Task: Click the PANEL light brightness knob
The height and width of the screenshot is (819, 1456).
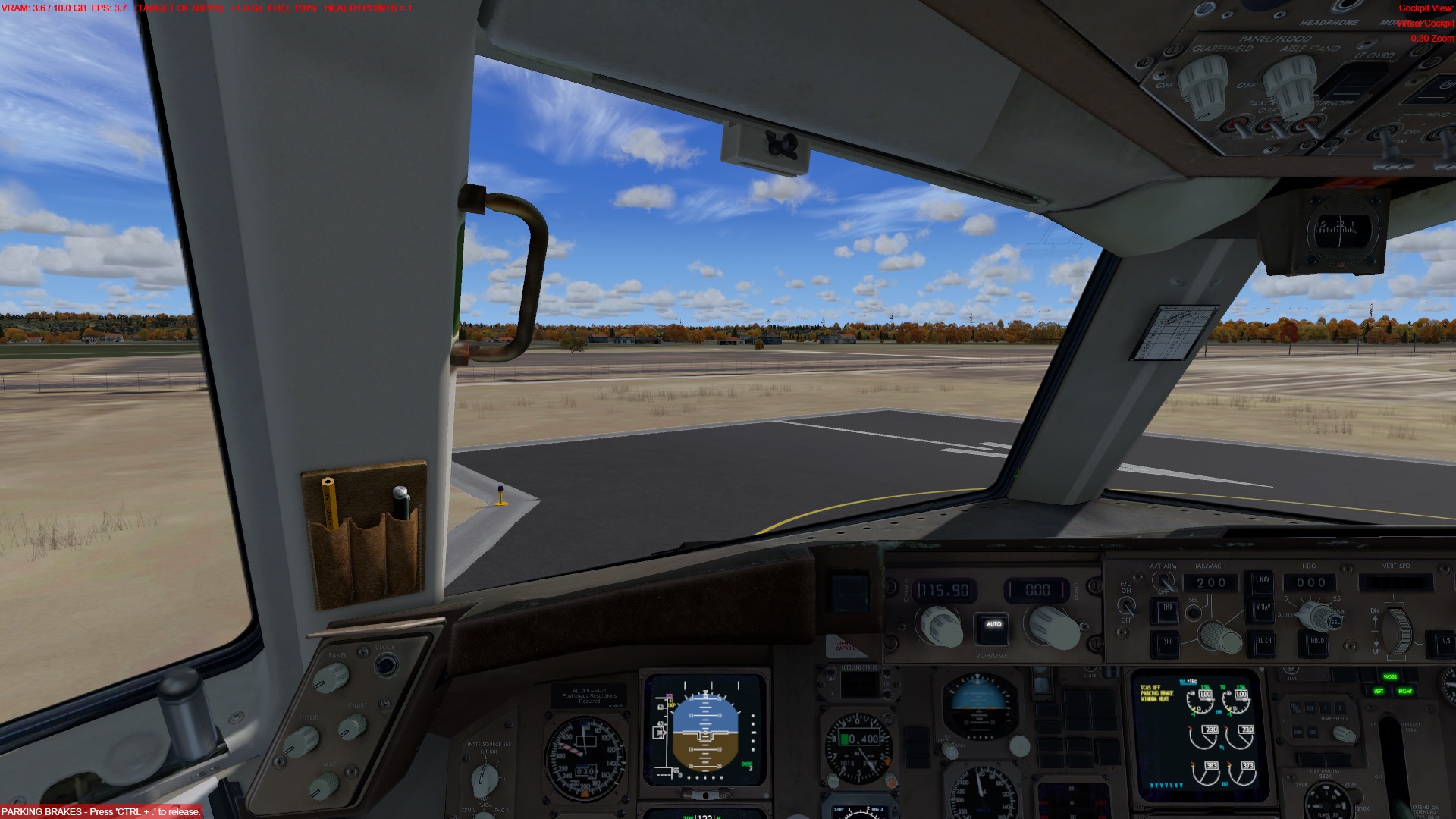Action: coord(331,677)
